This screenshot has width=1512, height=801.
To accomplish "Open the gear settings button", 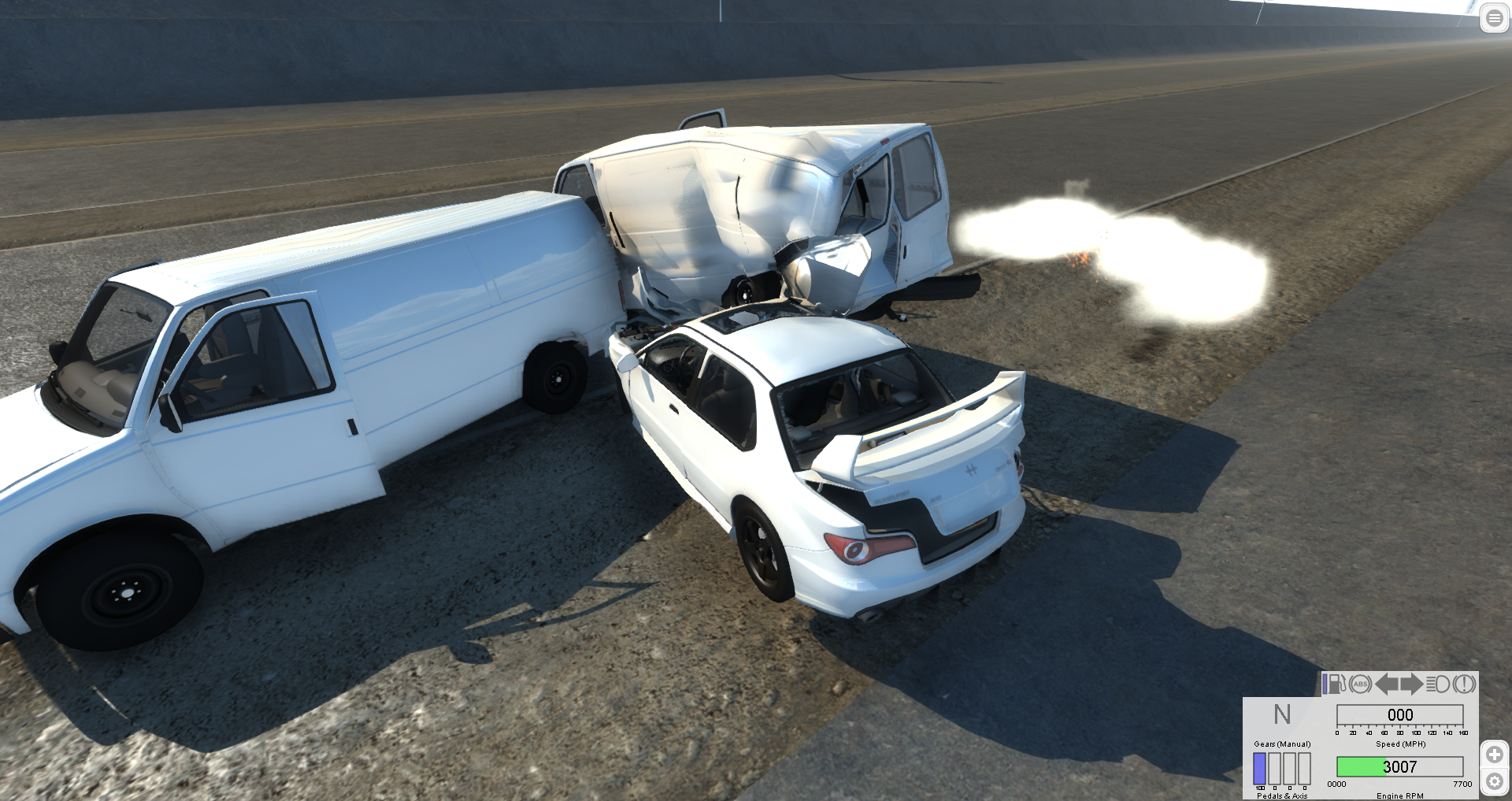I will click(x=1495, y=782).
